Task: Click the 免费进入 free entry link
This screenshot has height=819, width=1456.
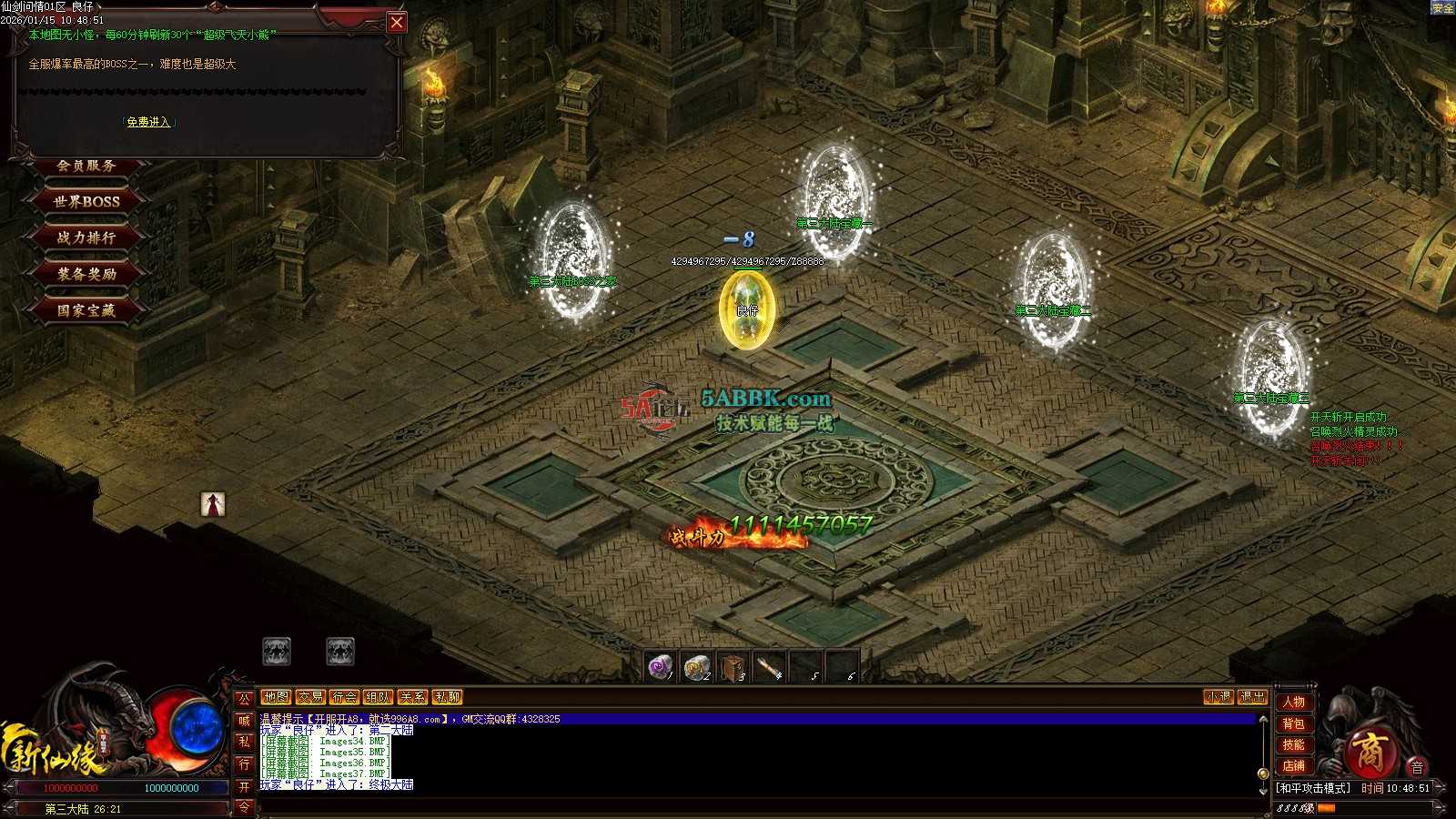Action: (x=148, y=122)
